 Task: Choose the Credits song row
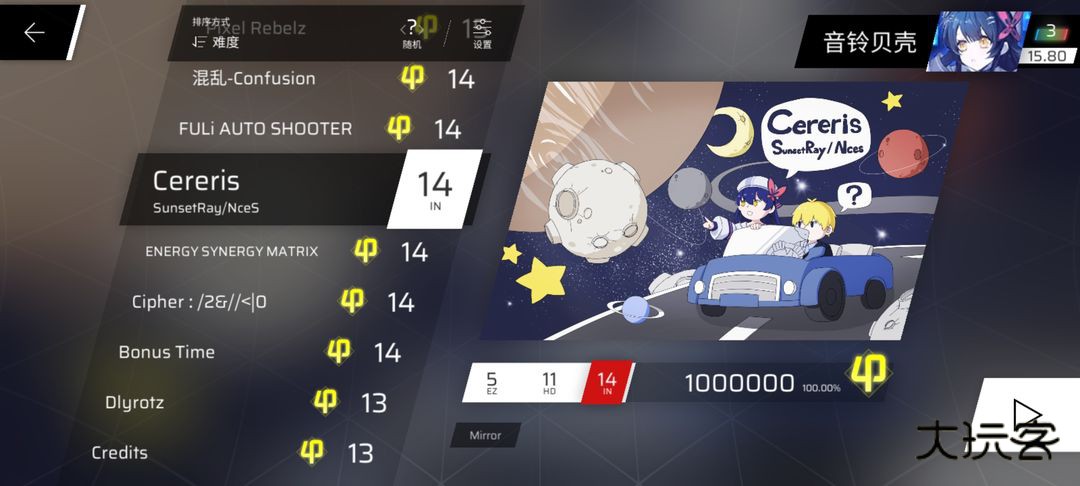click(120, 453)
